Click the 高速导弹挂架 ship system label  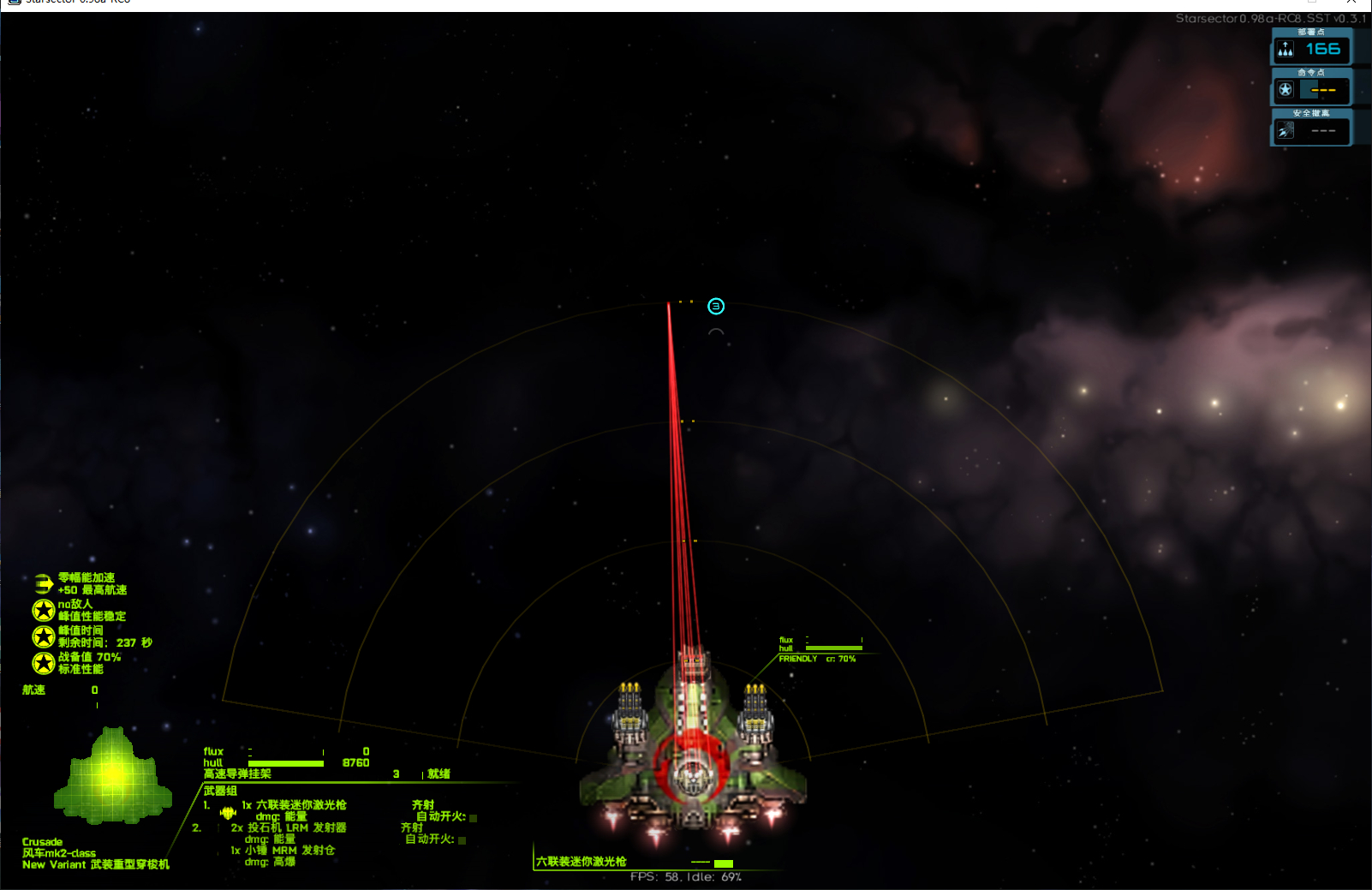(x=237, y=774)
